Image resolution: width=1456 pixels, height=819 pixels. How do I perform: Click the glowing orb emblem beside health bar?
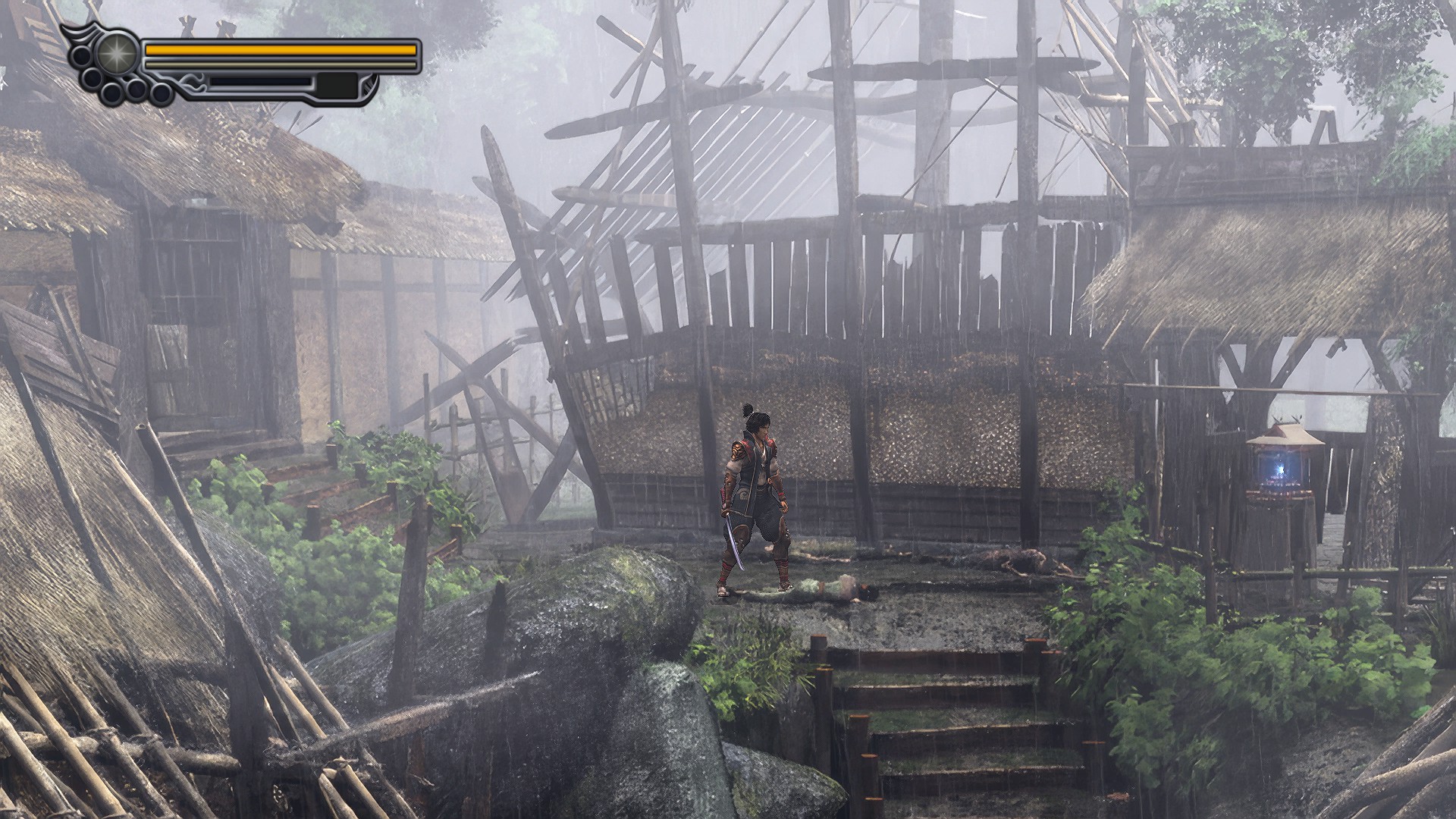(117, 52)
